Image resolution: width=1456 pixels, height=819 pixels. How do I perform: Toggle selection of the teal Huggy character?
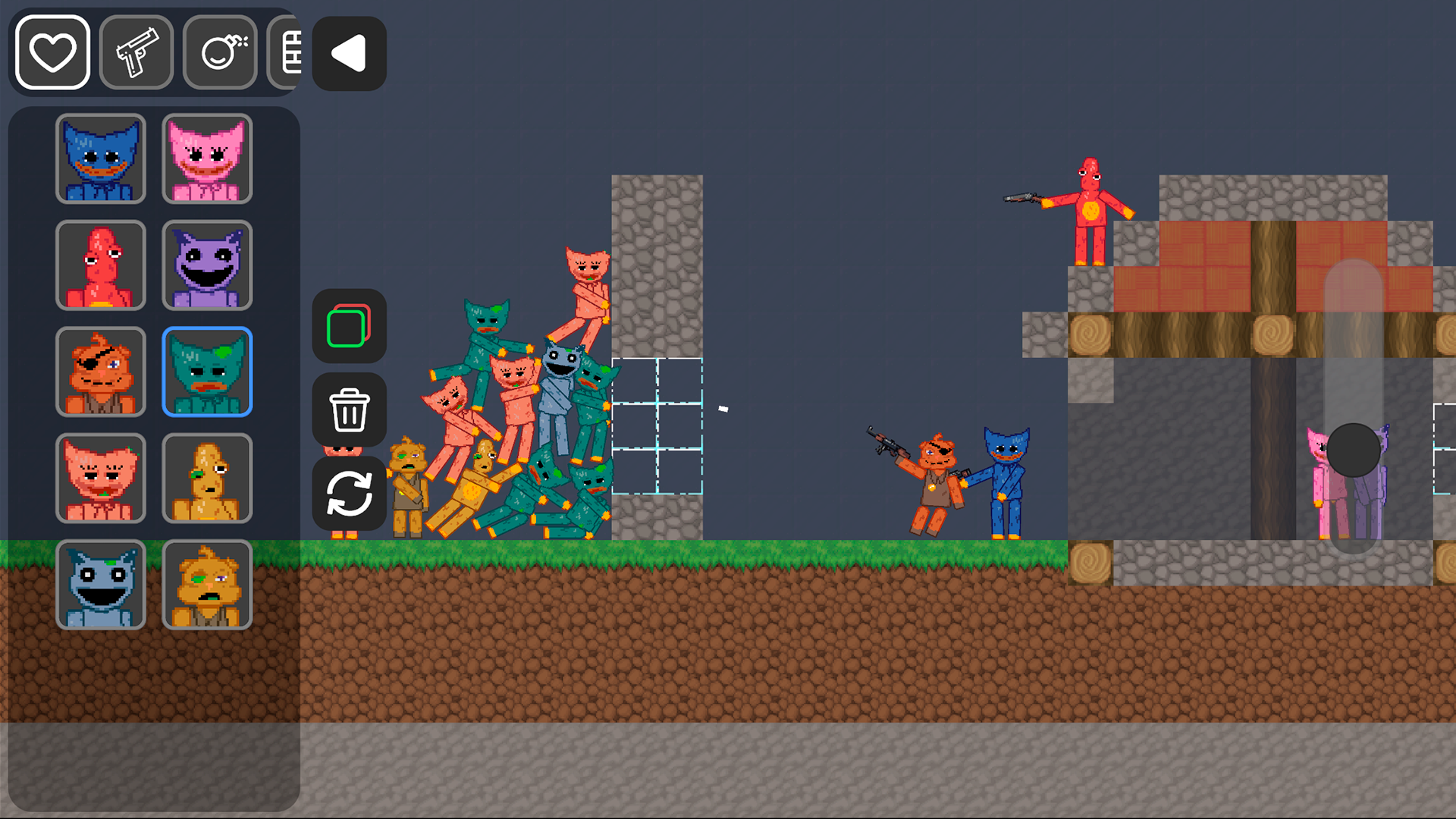tap(207, 372)
